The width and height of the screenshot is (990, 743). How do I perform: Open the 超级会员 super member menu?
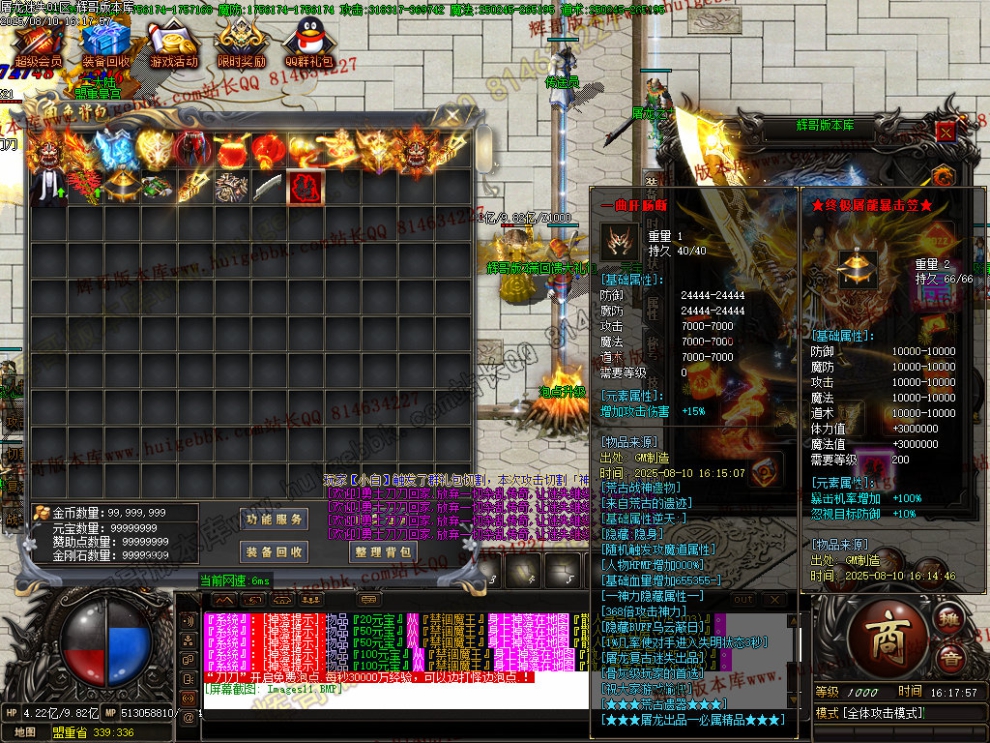coord(37,43)
